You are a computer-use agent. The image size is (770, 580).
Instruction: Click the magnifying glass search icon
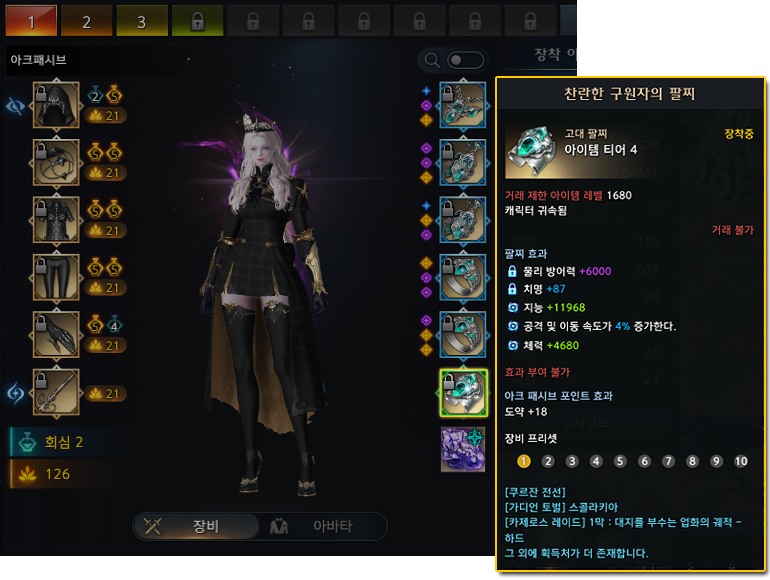coord(433,60)
